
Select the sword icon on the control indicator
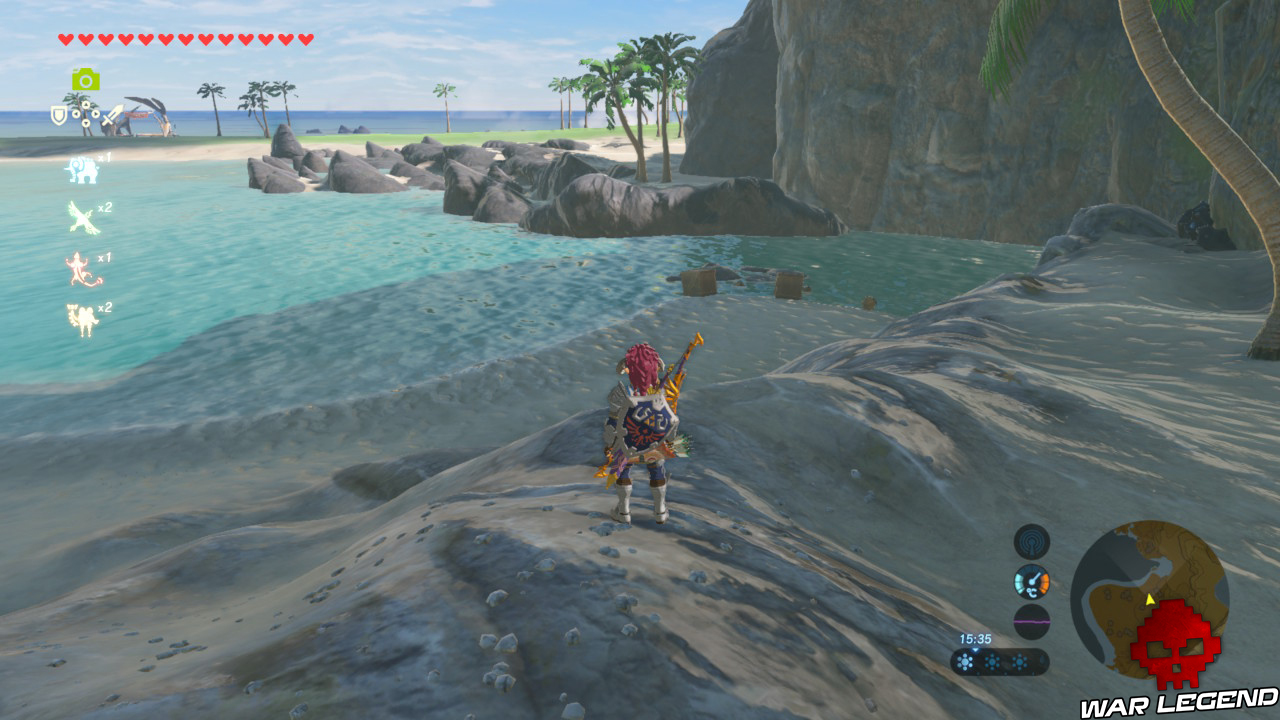112,115
